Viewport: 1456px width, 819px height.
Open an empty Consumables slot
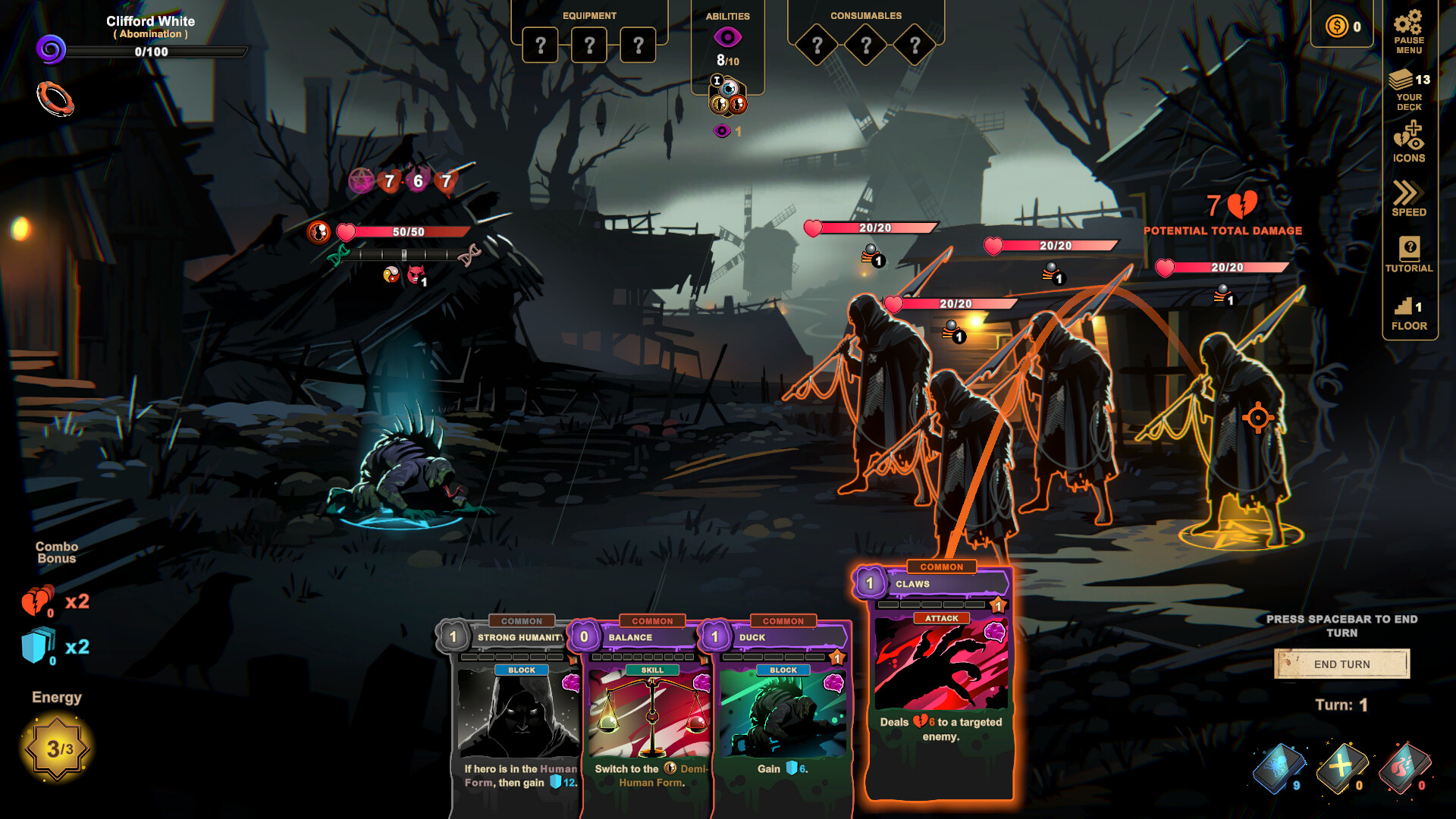[x=817, y=44]
